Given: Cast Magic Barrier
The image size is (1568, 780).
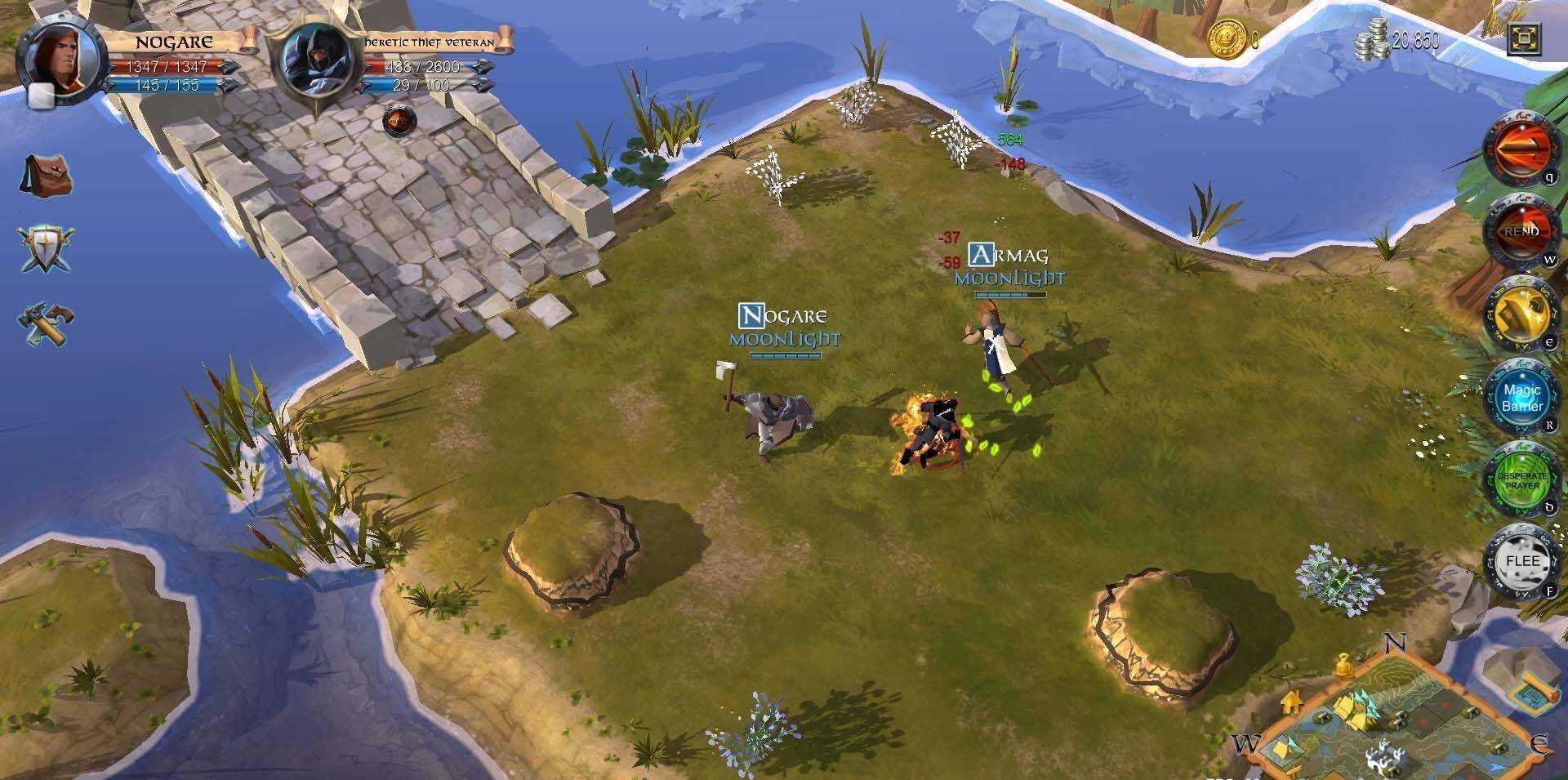Looking at the screenshot, I should 1521,398.
